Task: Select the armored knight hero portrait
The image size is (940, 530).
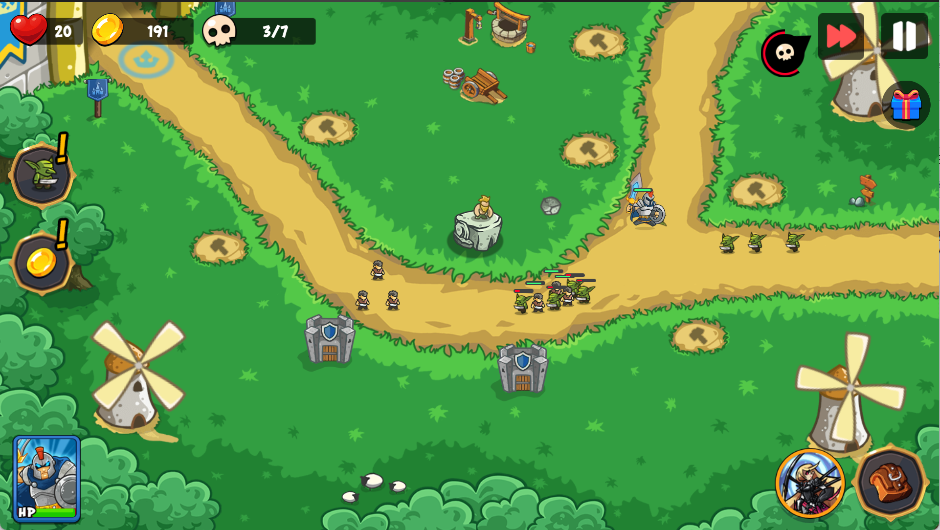Action: coord(46,478)
